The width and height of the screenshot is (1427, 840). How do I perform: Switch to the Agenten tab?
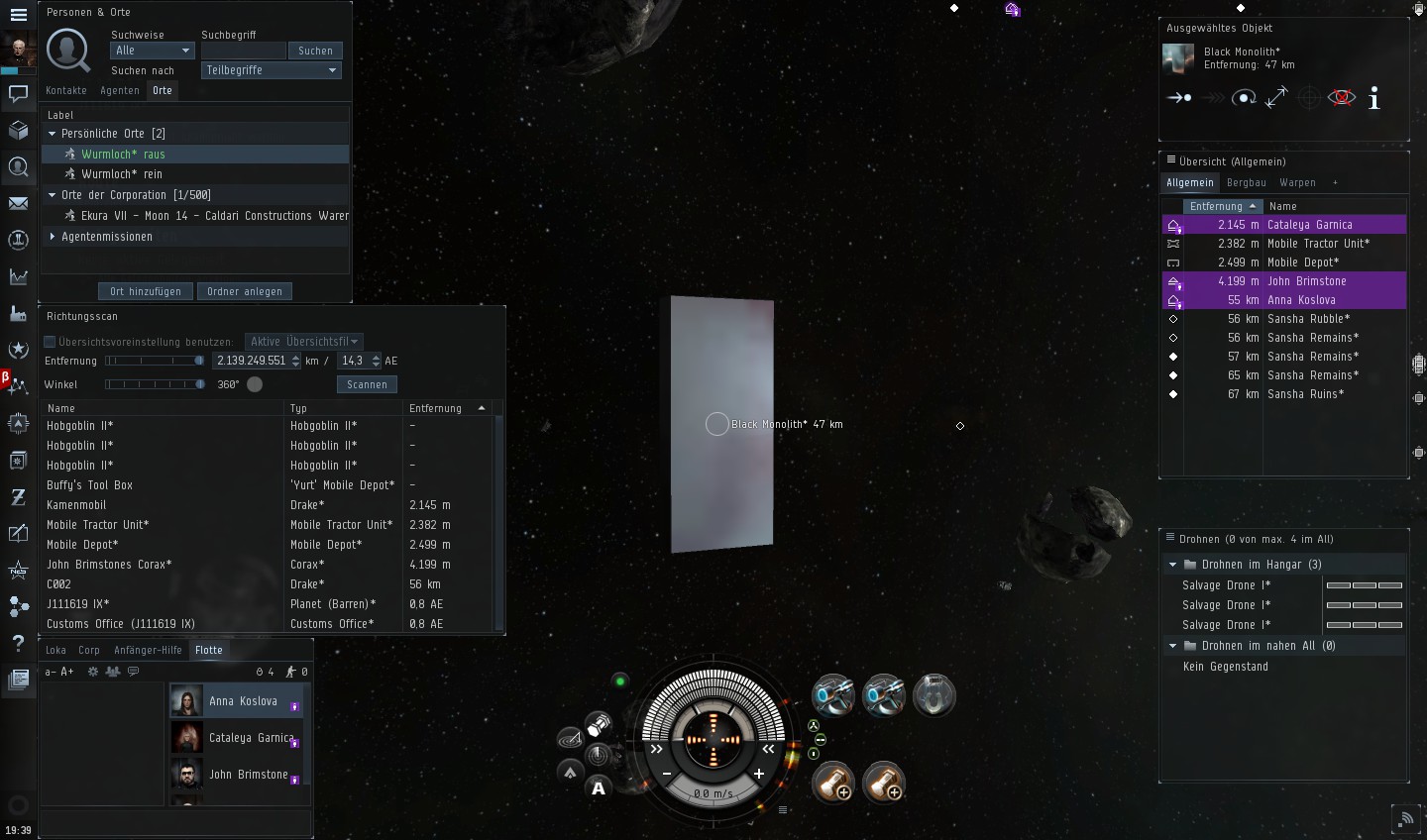120,90
